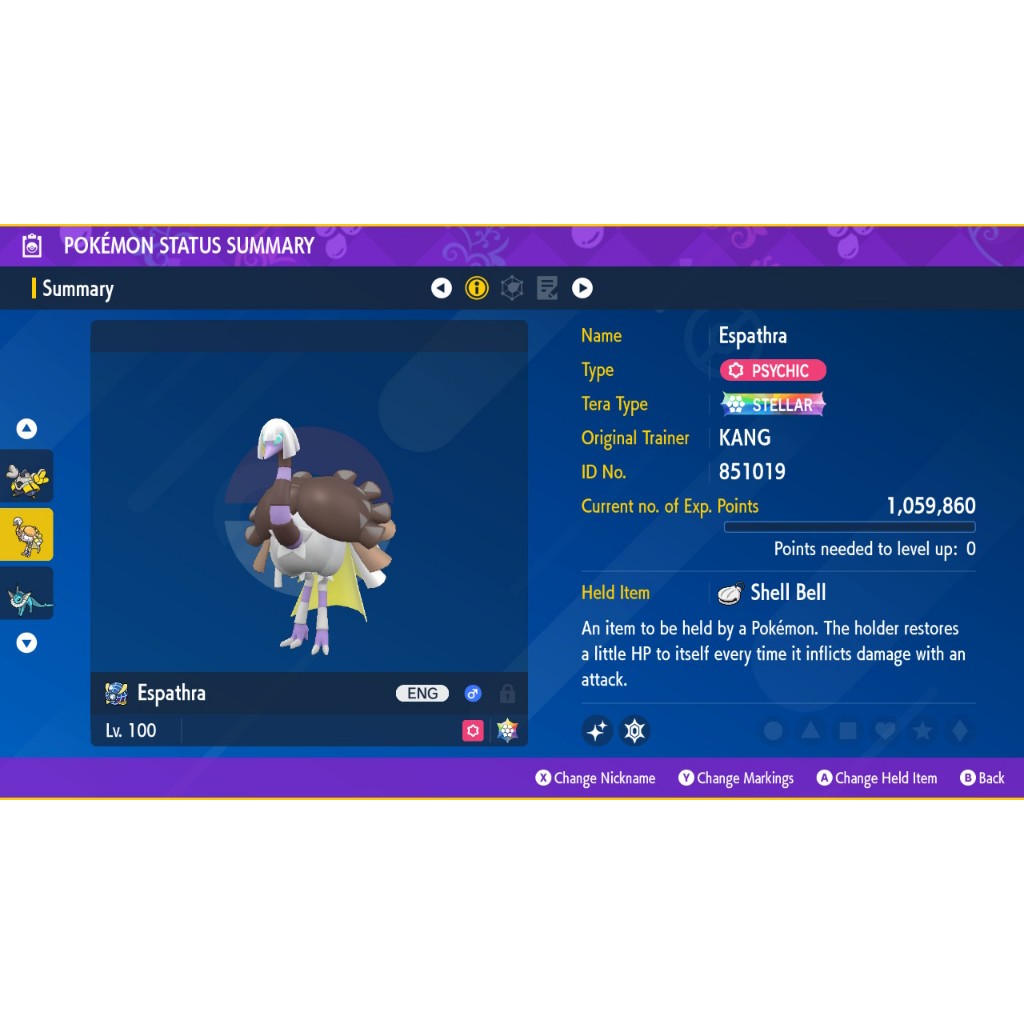
Task: Toggle the square marking
Action: pos(848,731)
